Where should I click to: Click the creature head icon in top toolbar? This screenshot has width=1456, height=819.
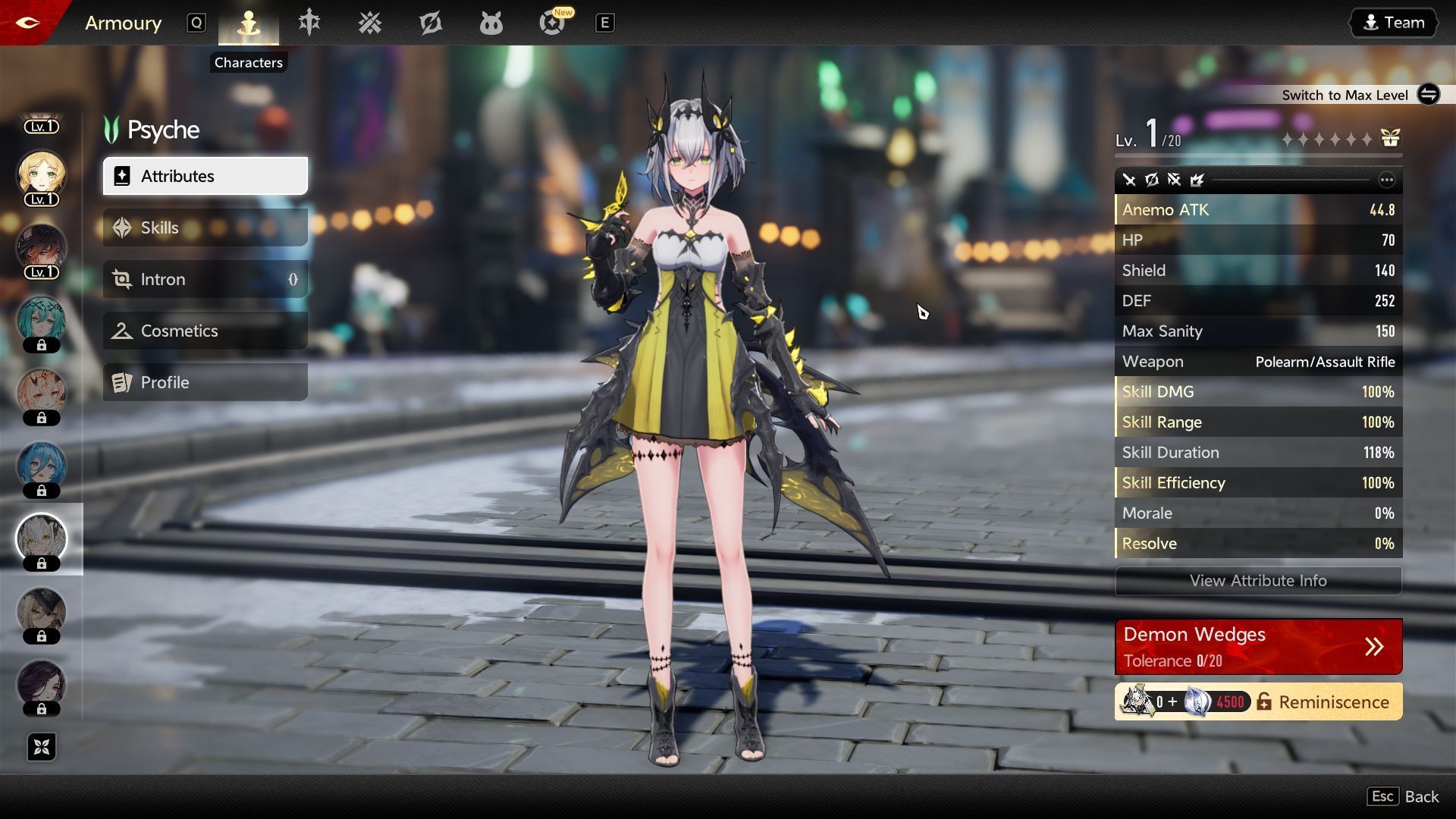(491, 23)
